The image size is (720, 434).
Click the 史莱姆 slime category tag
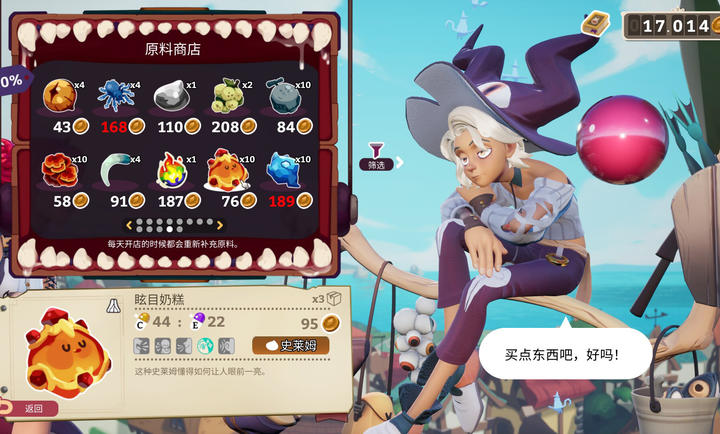pos(290,345)
